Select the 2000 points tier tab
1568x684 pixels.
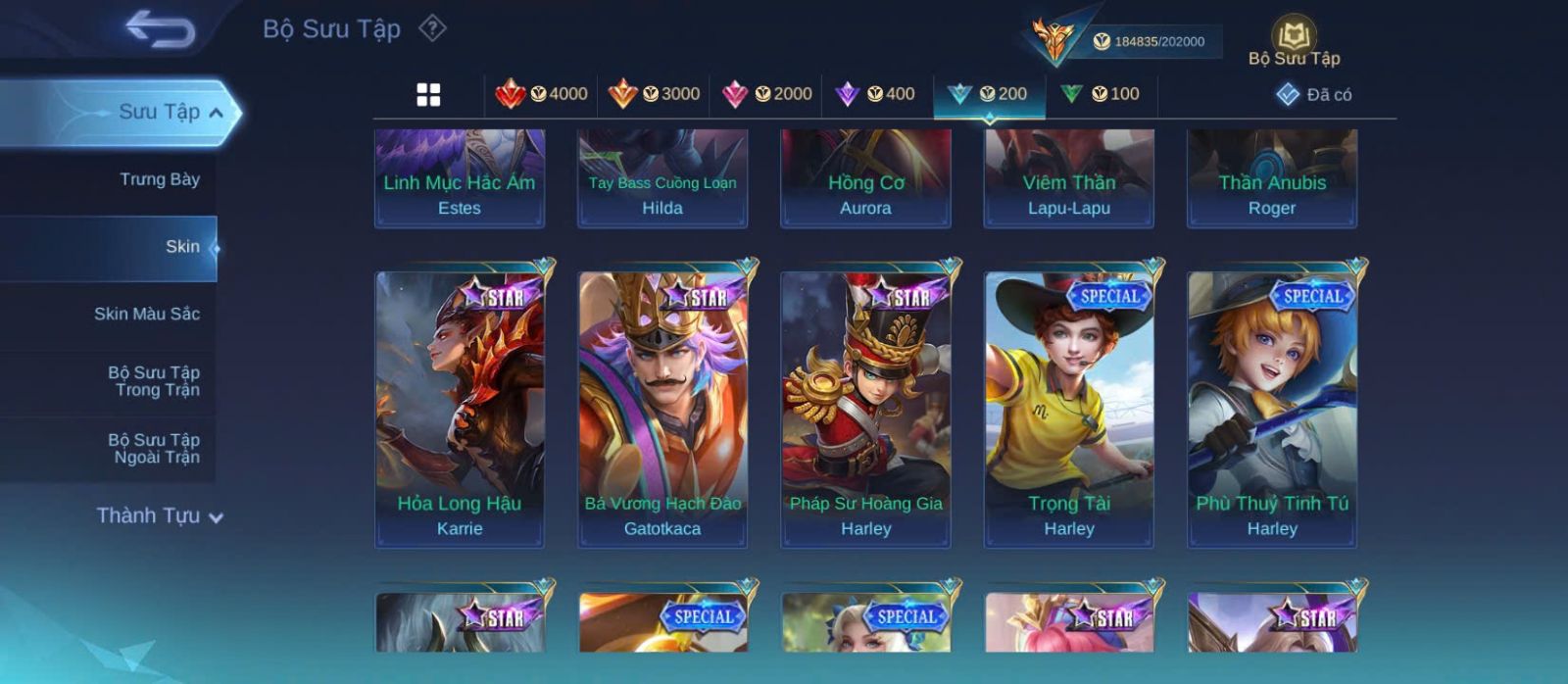(766, 94)
